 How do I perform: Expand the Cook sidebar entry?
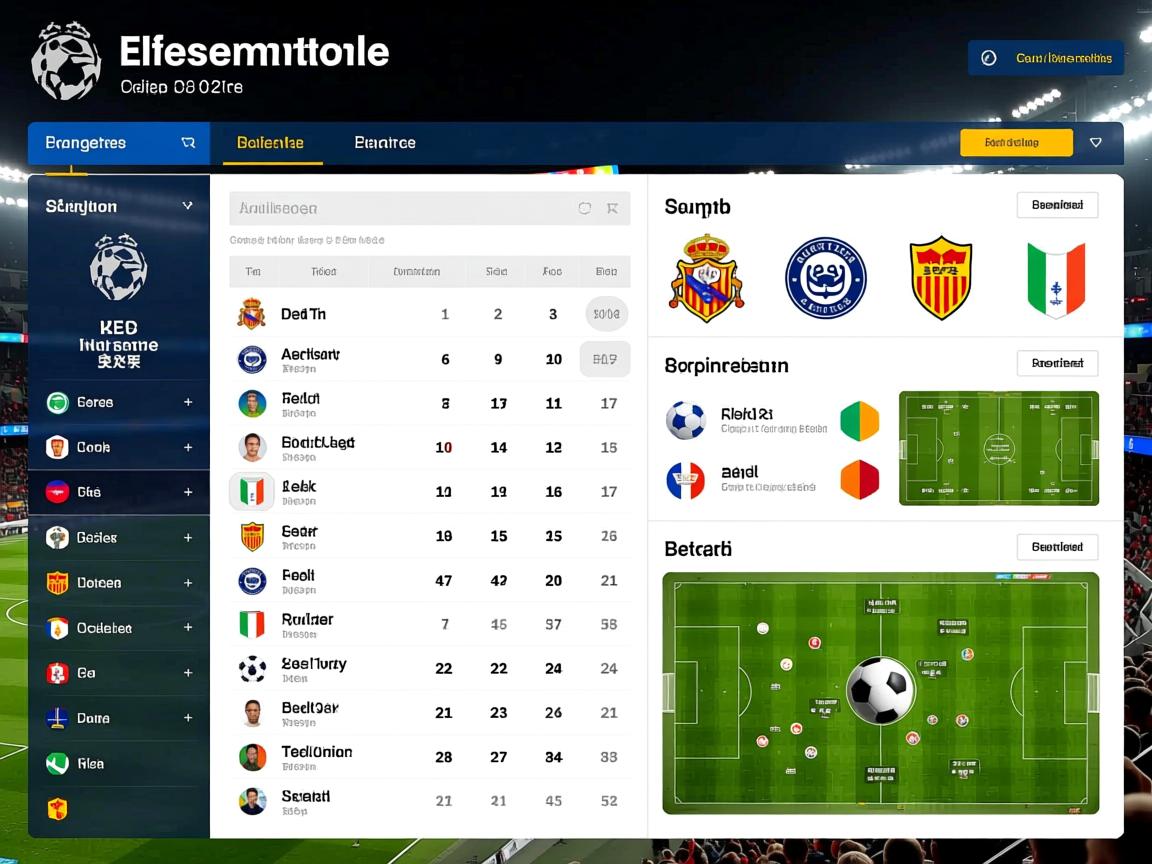pyautogui.click(x=187, y=447)
